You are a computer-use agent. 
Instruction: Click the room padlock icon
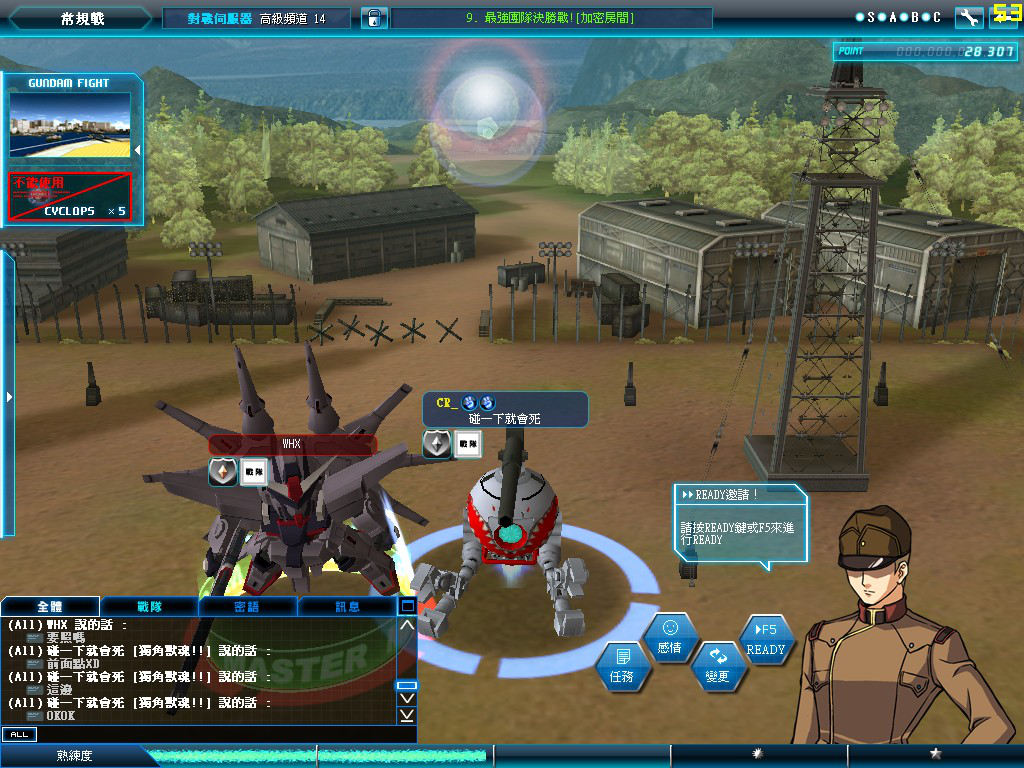373,18
